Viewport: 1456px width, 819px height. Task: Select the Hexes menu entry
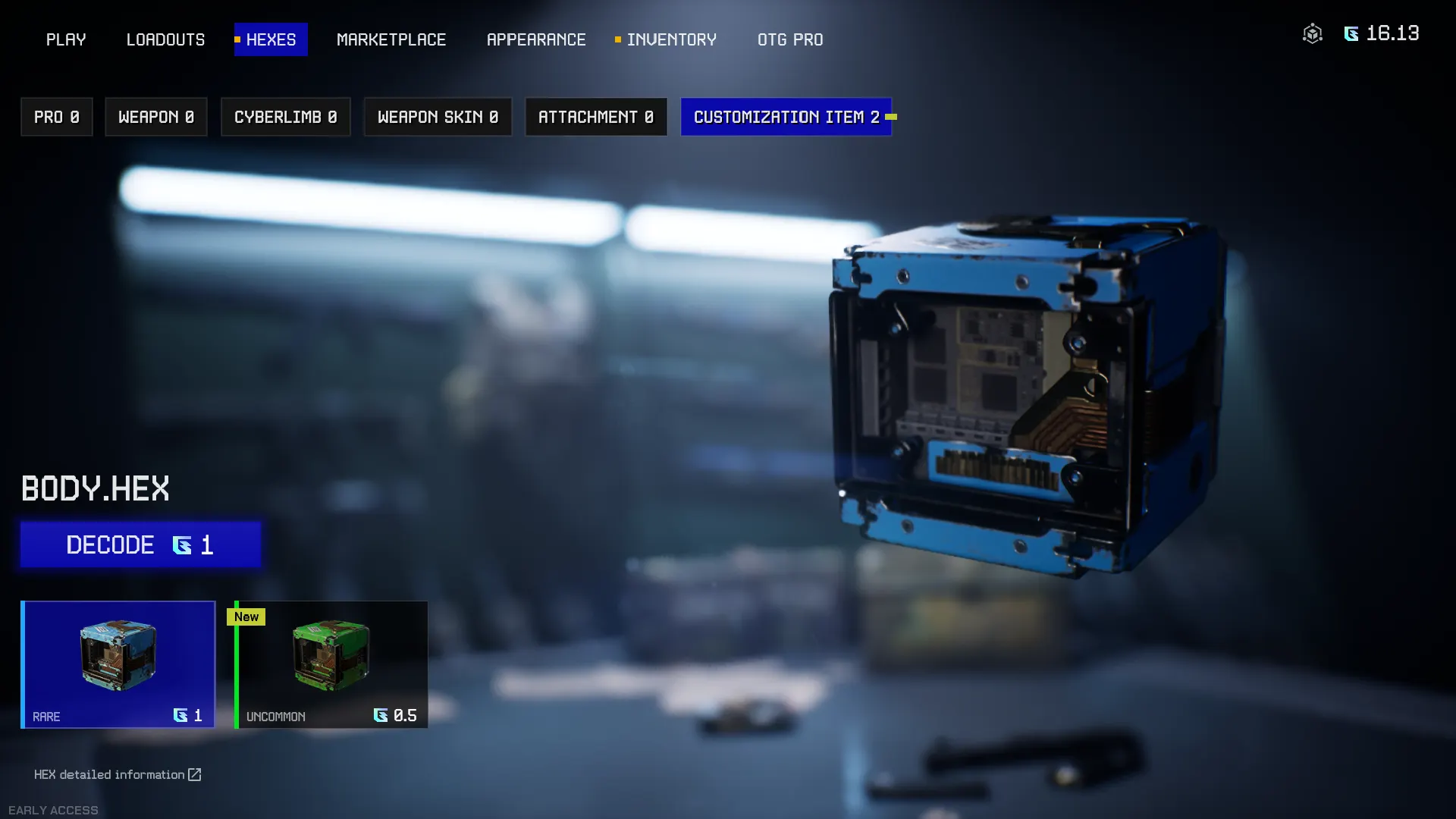[x=271, y=39]
